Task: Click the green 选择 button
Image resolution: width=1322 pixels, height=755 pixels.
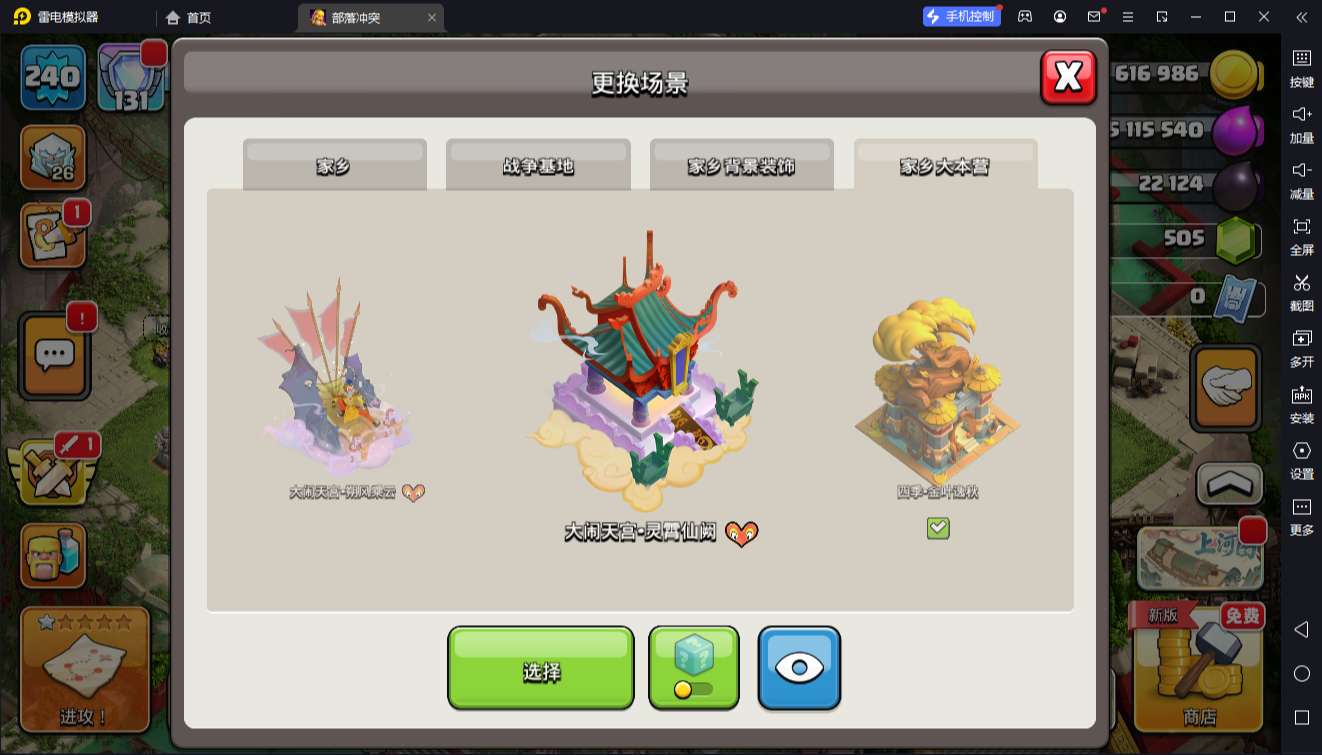Action: tap(541, 669)
